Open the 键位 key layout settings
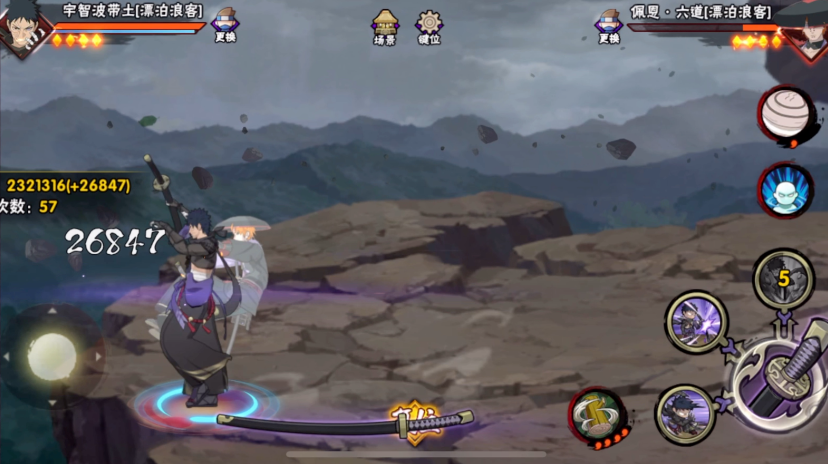Screen dimensions: 828x464 point(429,25)
